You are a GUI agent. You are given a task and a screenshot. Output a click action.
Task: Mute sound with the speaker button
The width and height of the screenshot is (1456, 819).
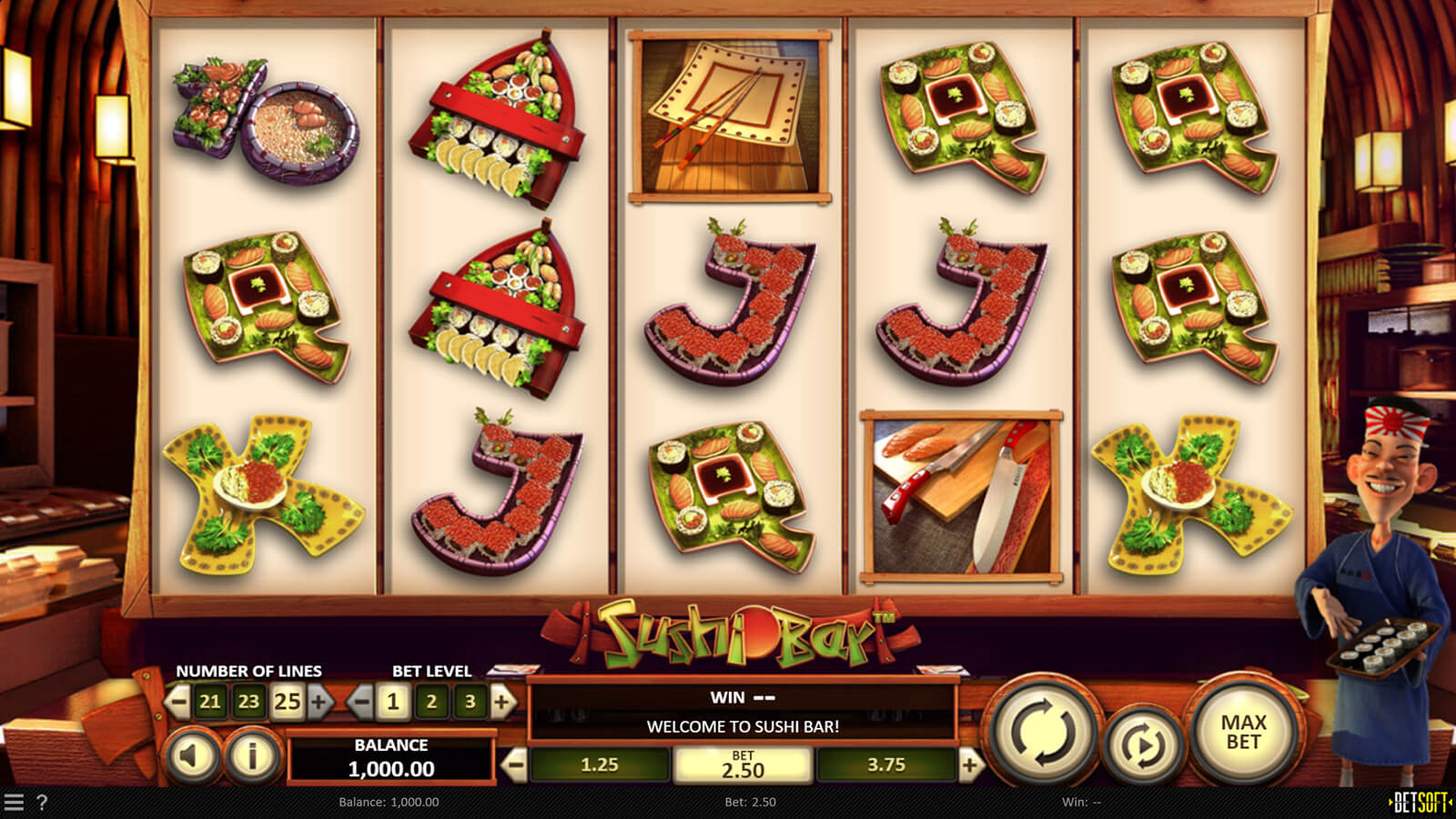[193, 755]
